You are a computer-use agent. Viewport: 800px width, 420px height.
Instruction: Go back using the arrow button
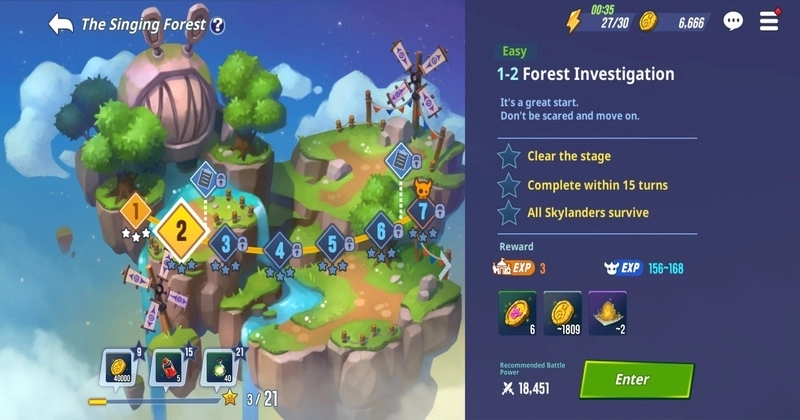tap(60, 23)
